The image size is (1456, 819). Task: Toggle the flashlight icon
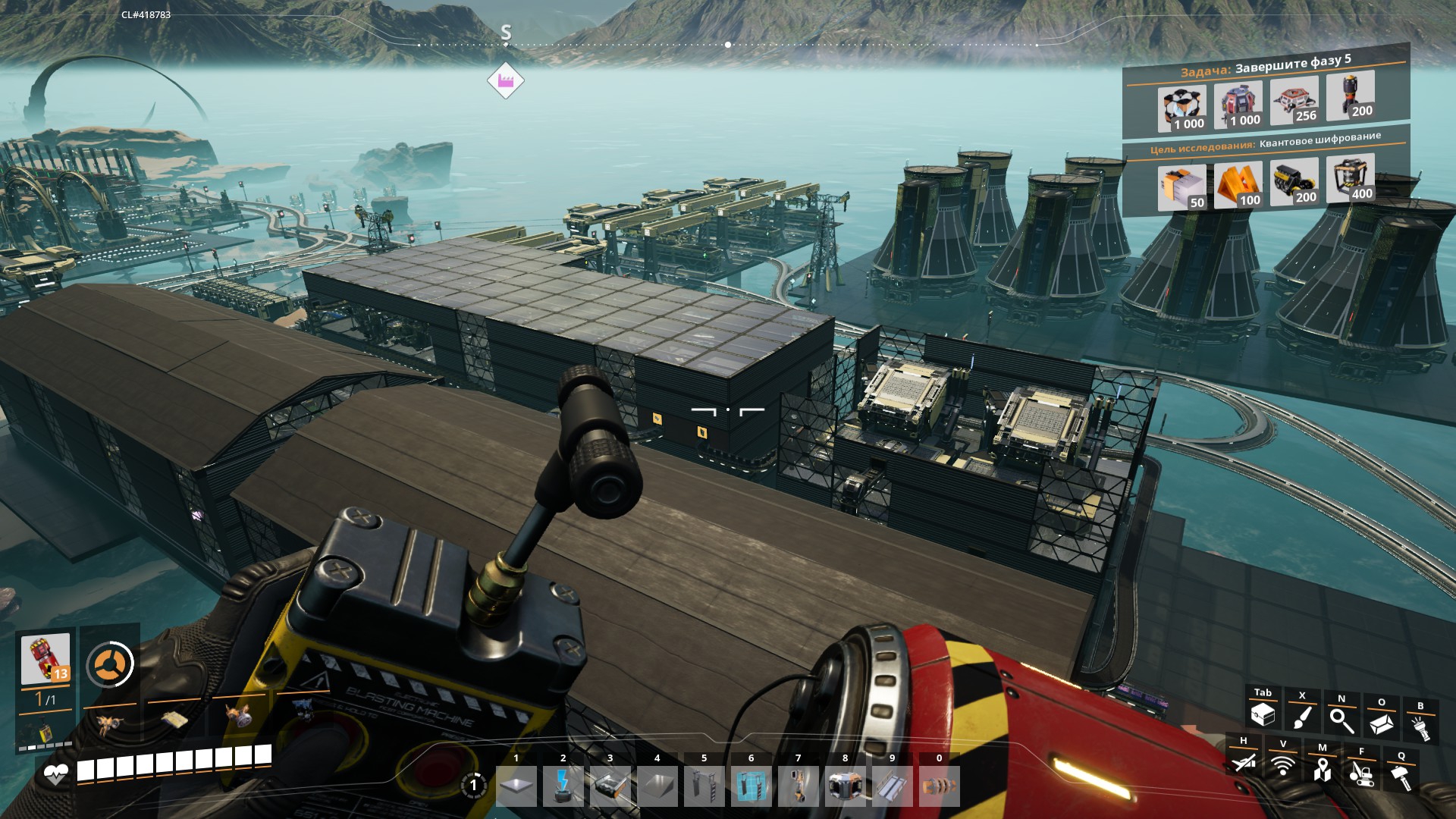pos(1420,726)
